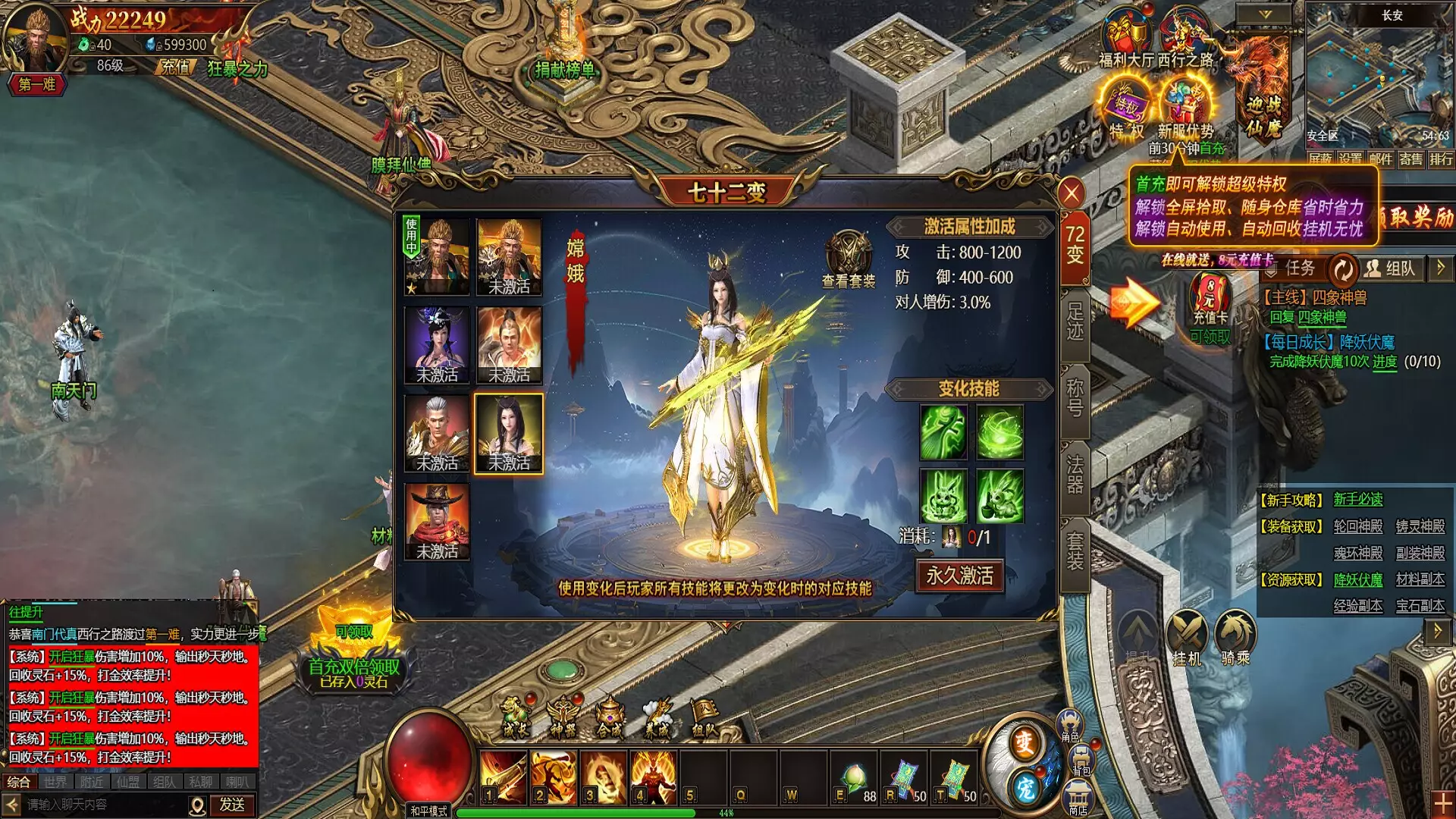Click the 永久激活 button
Screen dimensions: 1456x819
click(959, 576)
